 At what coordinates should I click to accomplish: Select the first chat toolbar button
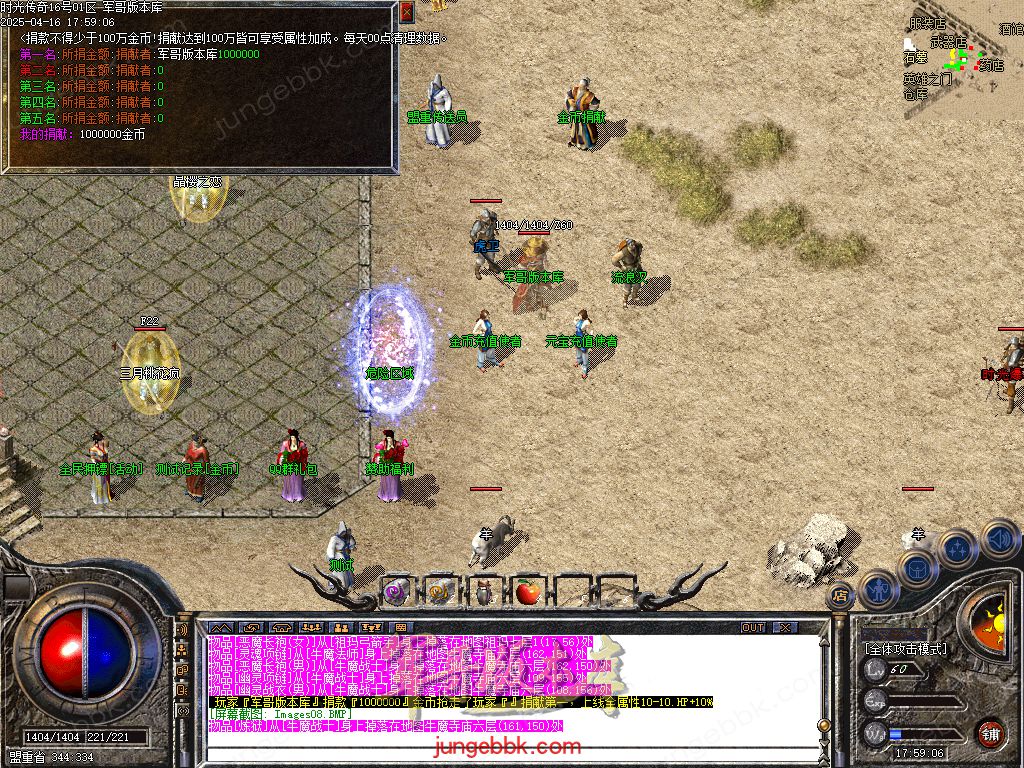click(221, 627)
